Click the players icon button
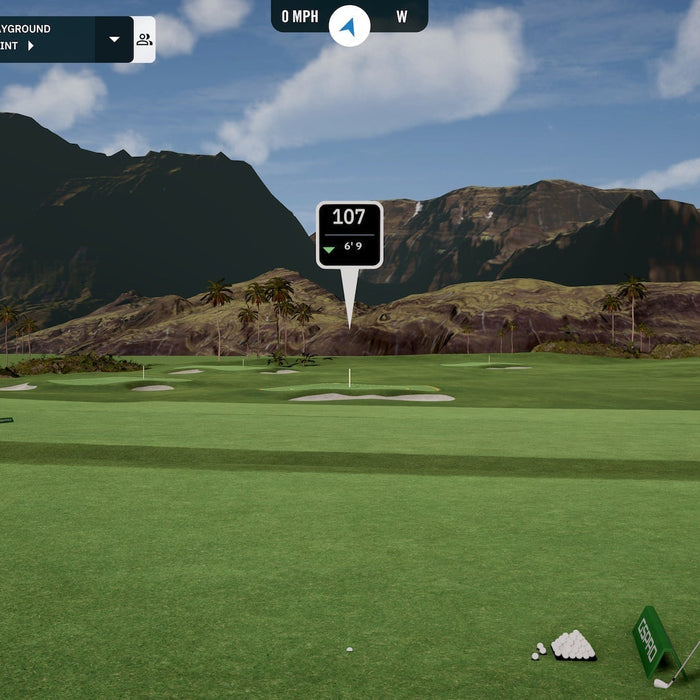The width and height of the screenshot is (700, 700). [144, 40]
